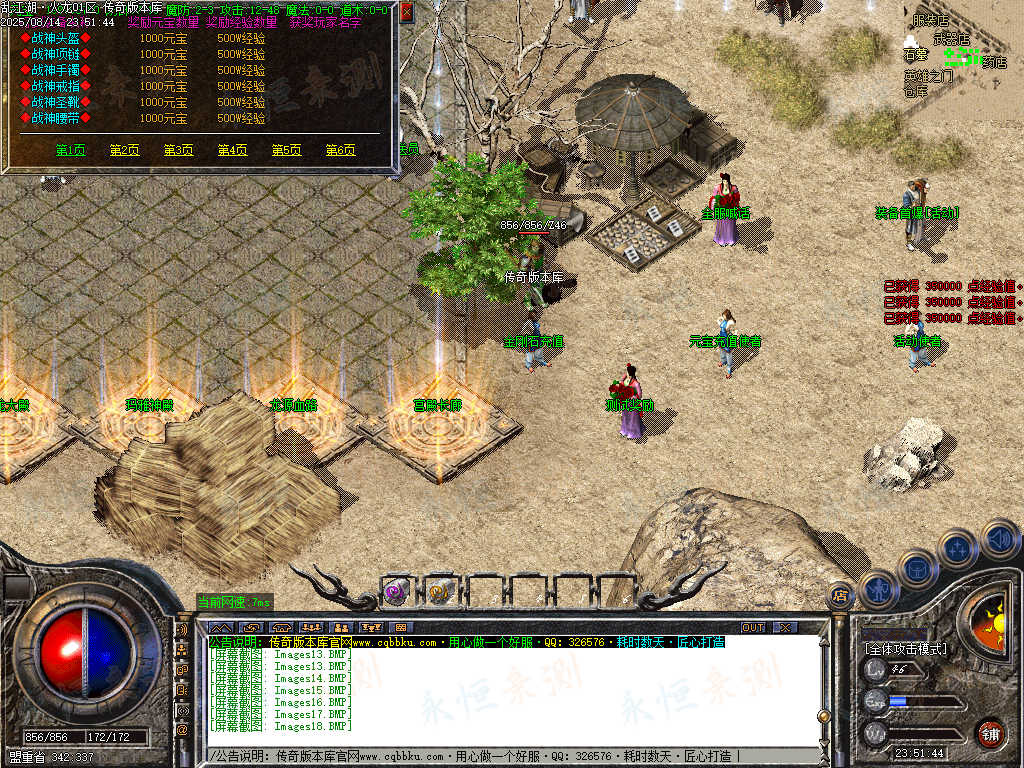View 第6页 of the reward list
Image resolution: width=1024 pixels, height=768 pixels.
click(340, 150)
